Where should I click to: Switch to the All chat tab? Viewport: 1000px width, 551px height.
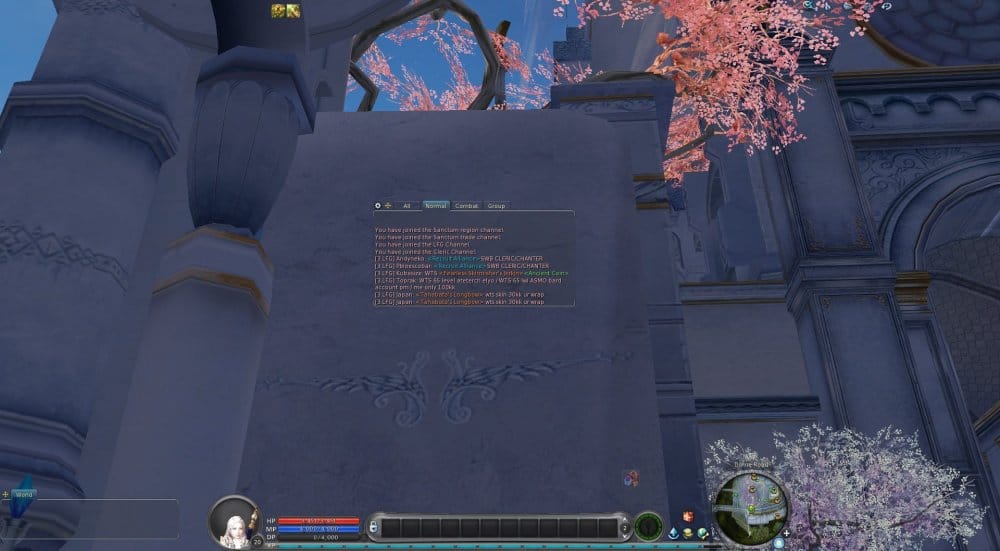tap(406, 206)
